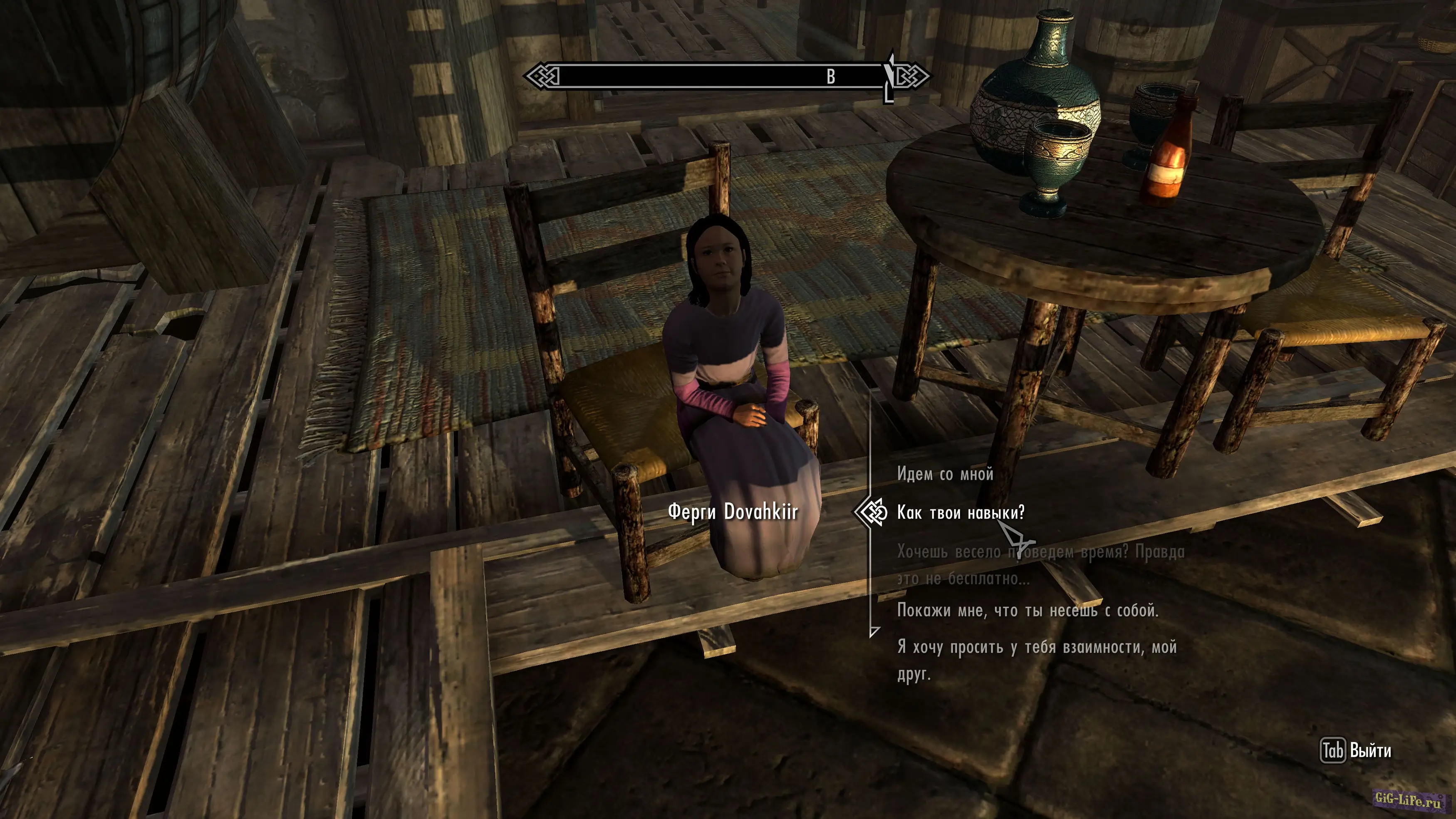This screenshot has height=819, width=1456.
Task: Pick the greyed "Хочешь весело проведем время?" option
Action: tap(1040, 565)
